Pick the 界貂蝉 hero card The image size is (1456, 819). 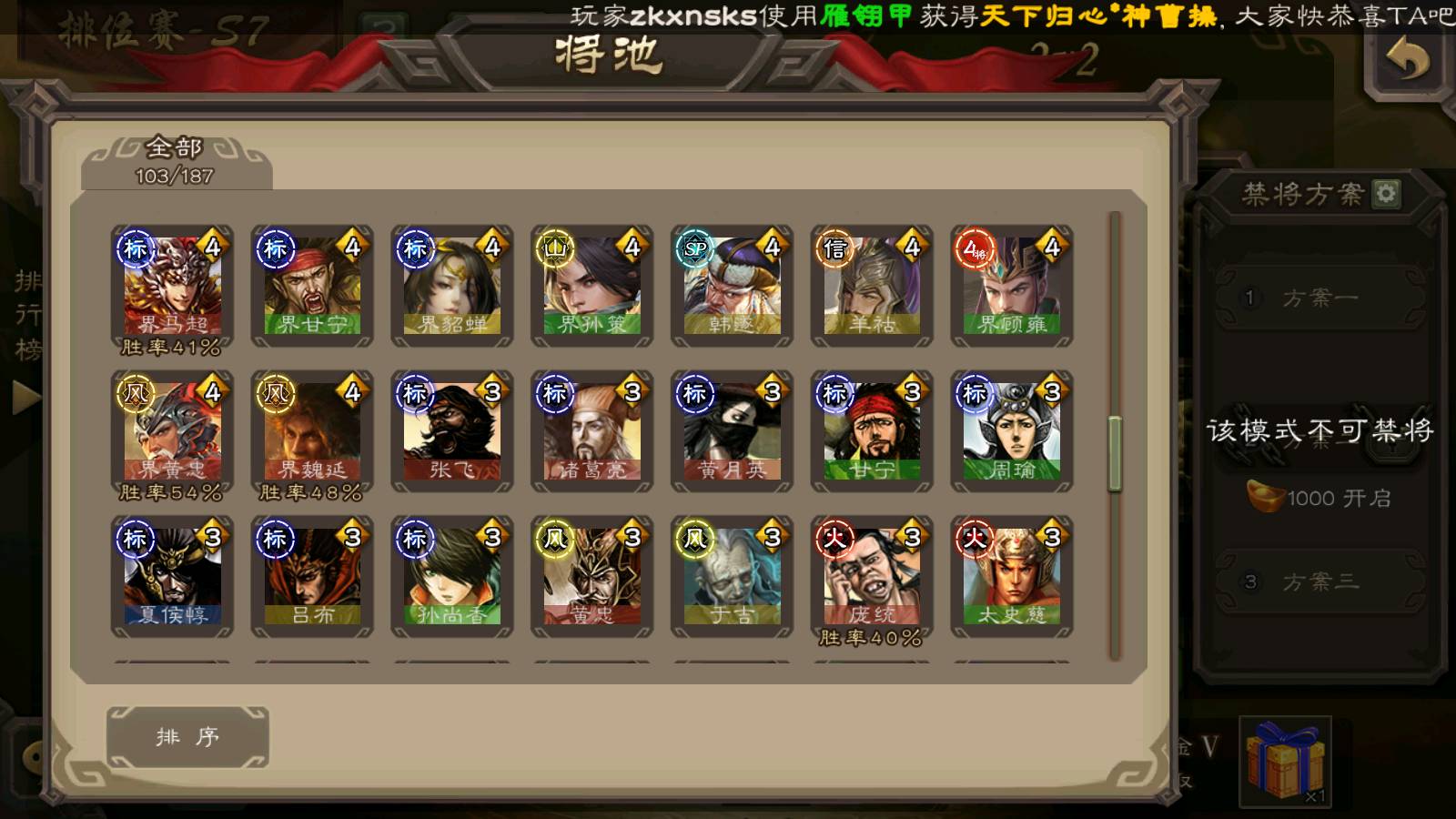452,287
